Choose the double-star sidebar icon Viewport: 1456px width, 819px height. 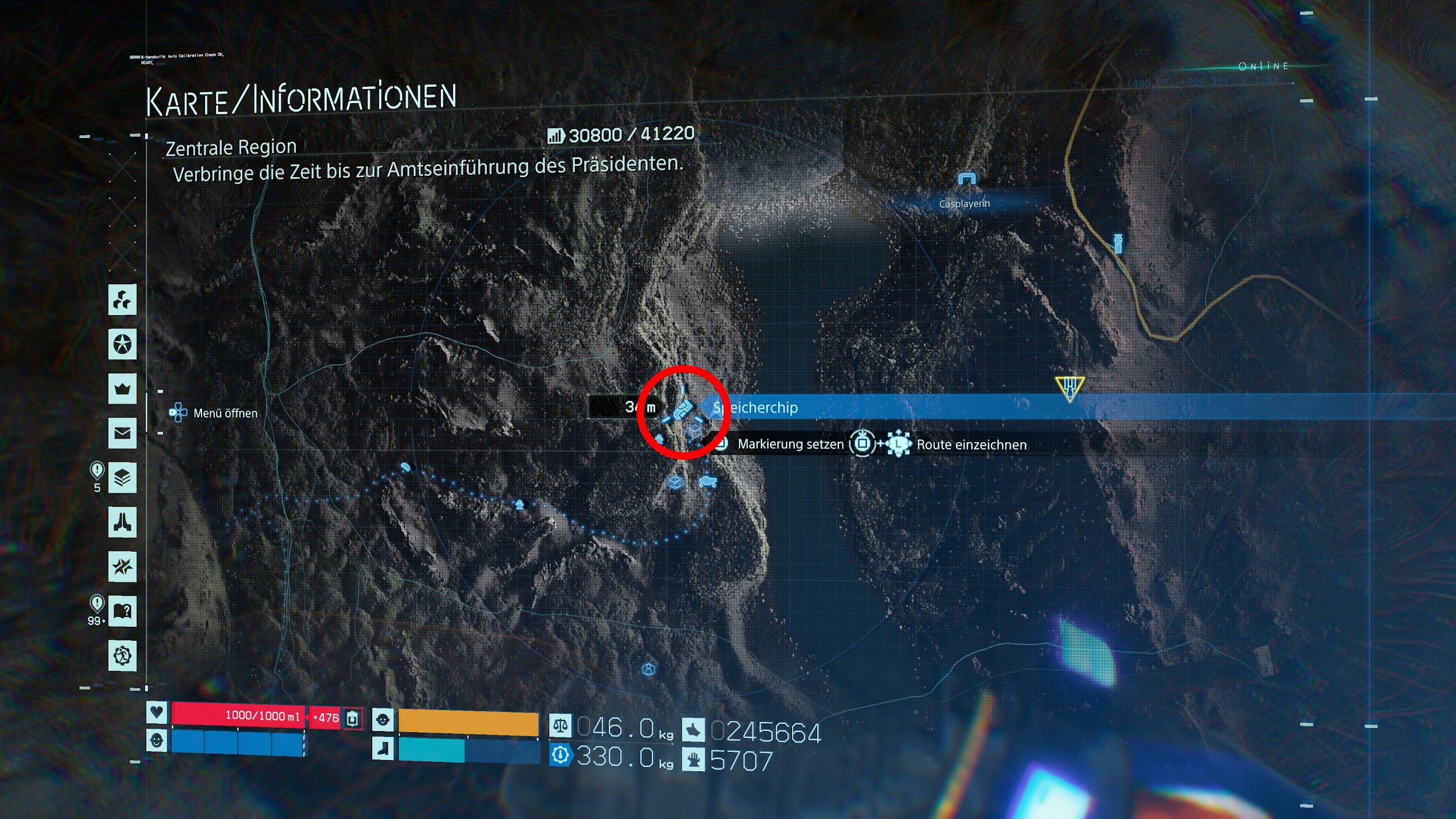coord(122,566)
